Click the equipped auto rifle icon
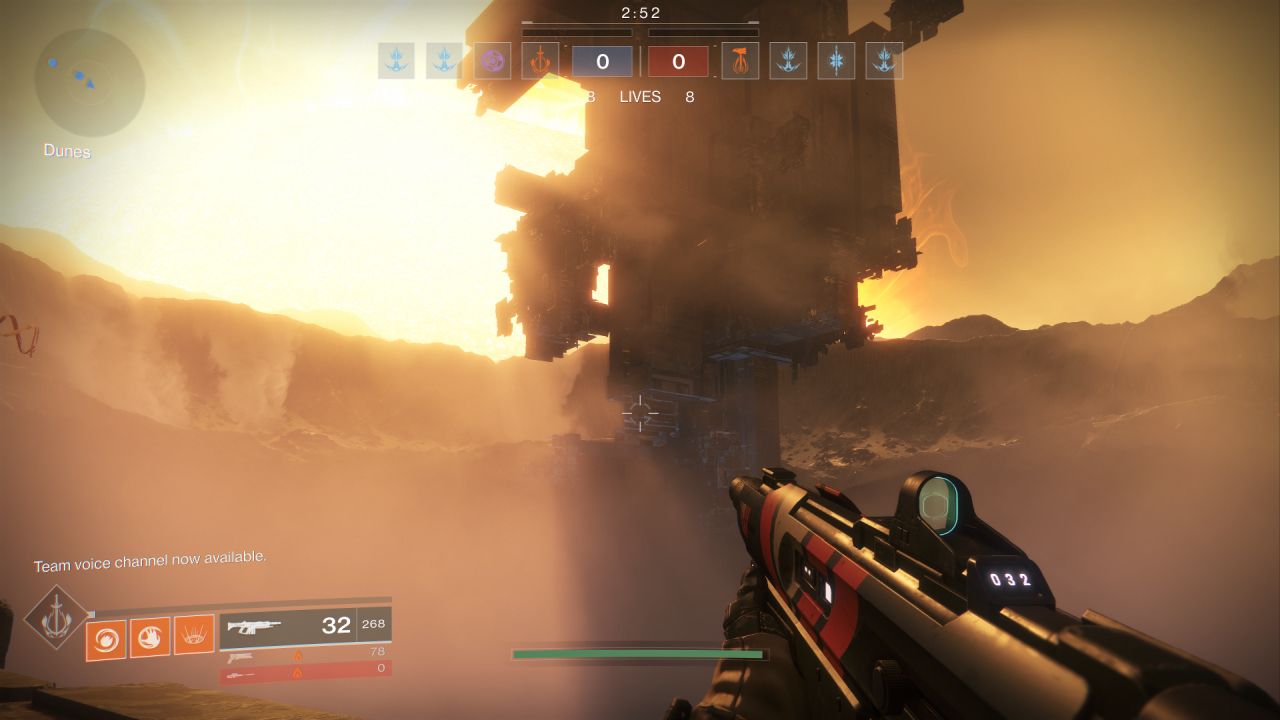Viewport: 1280px width, 720px height. click(255, 627)
